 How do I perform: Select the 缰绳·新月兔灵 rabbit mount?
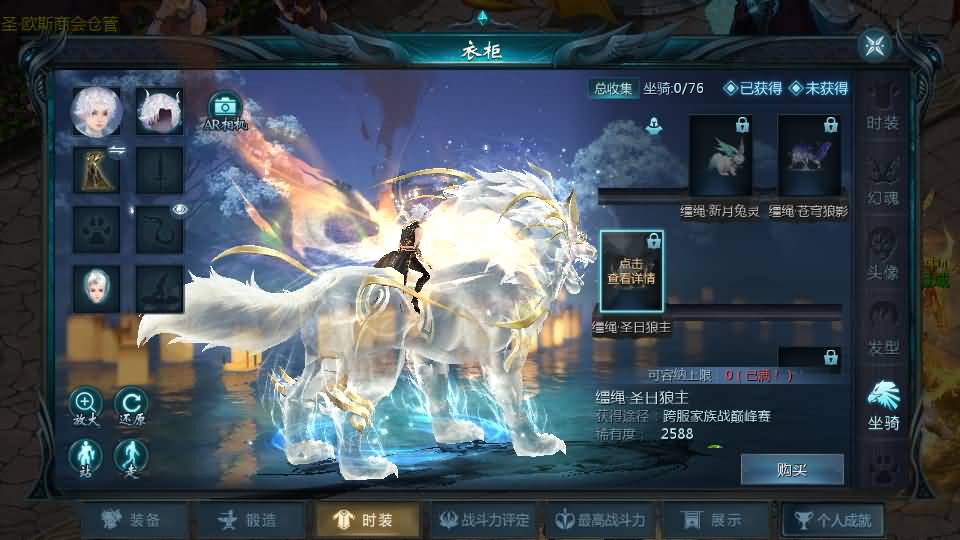click(720, 155)
